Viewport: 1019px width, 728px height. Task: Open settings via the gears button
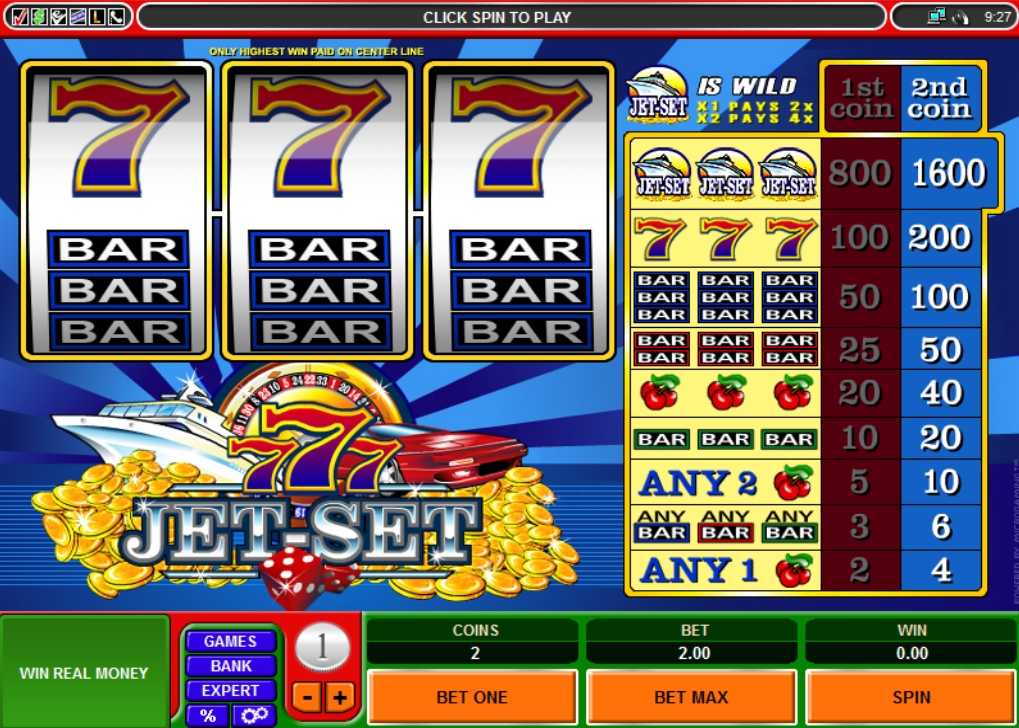click(x=254, y=715)
